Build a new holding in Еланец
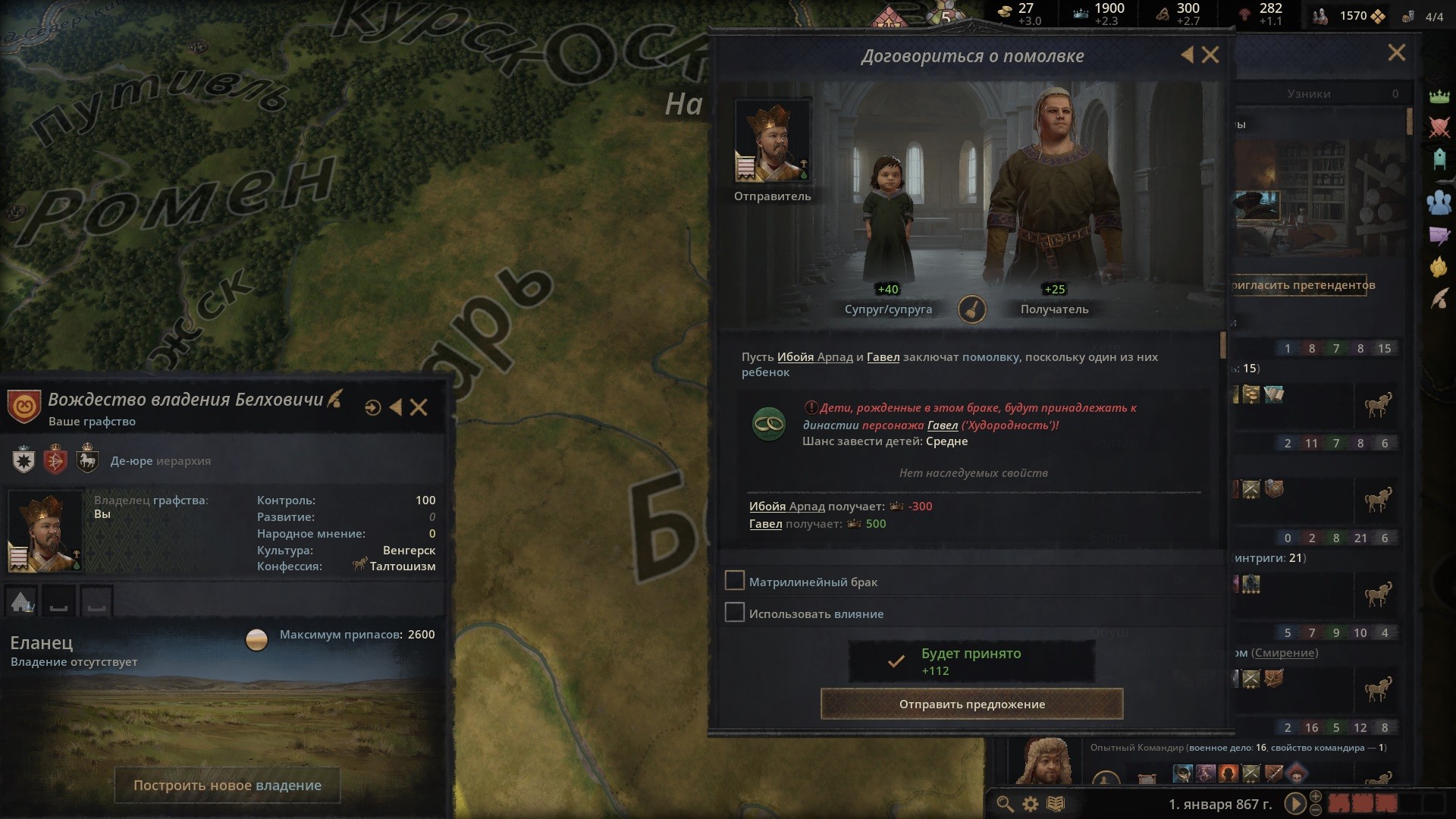This screenshot has height=819, width=1456. [x=227, y=786]
